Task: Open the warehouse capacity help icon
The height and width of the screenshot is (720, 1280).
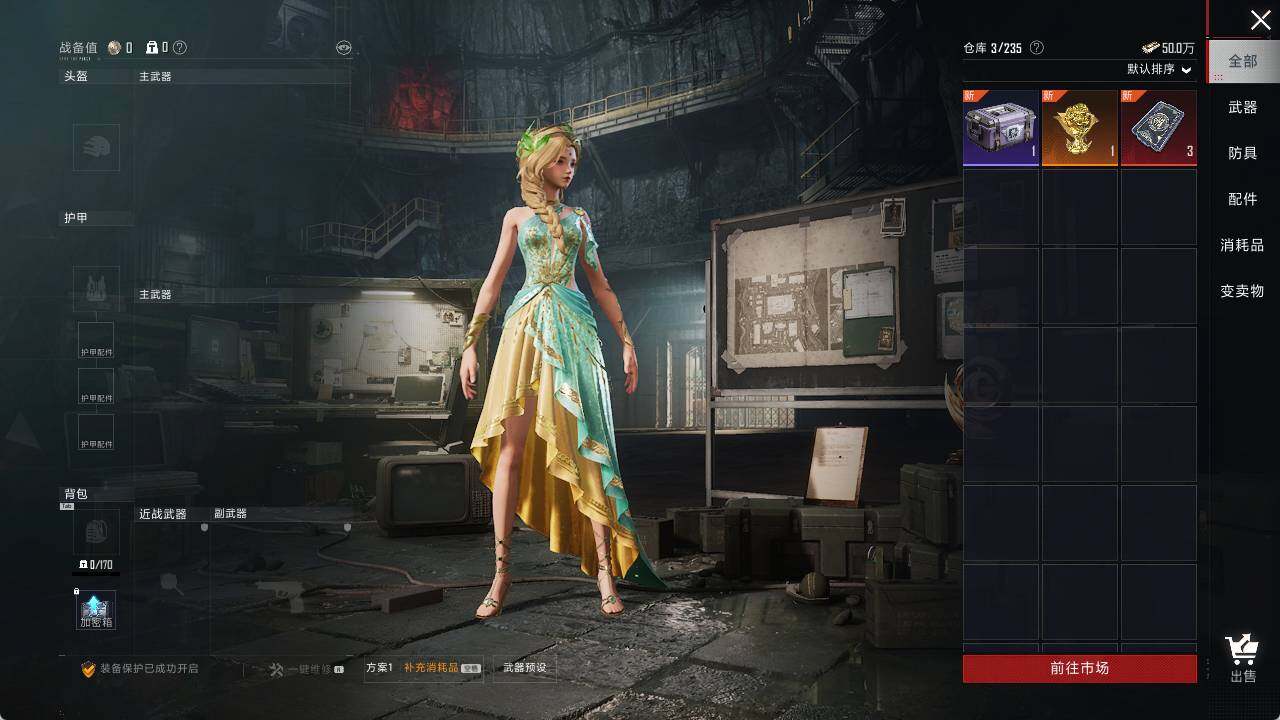Action: (1037, 48)
